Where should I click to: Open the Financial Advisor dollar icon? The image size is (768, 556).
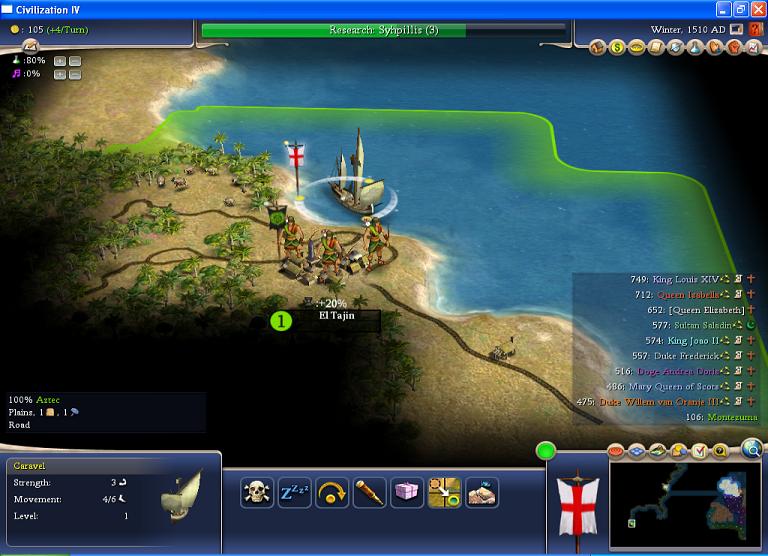pos(618,47)
